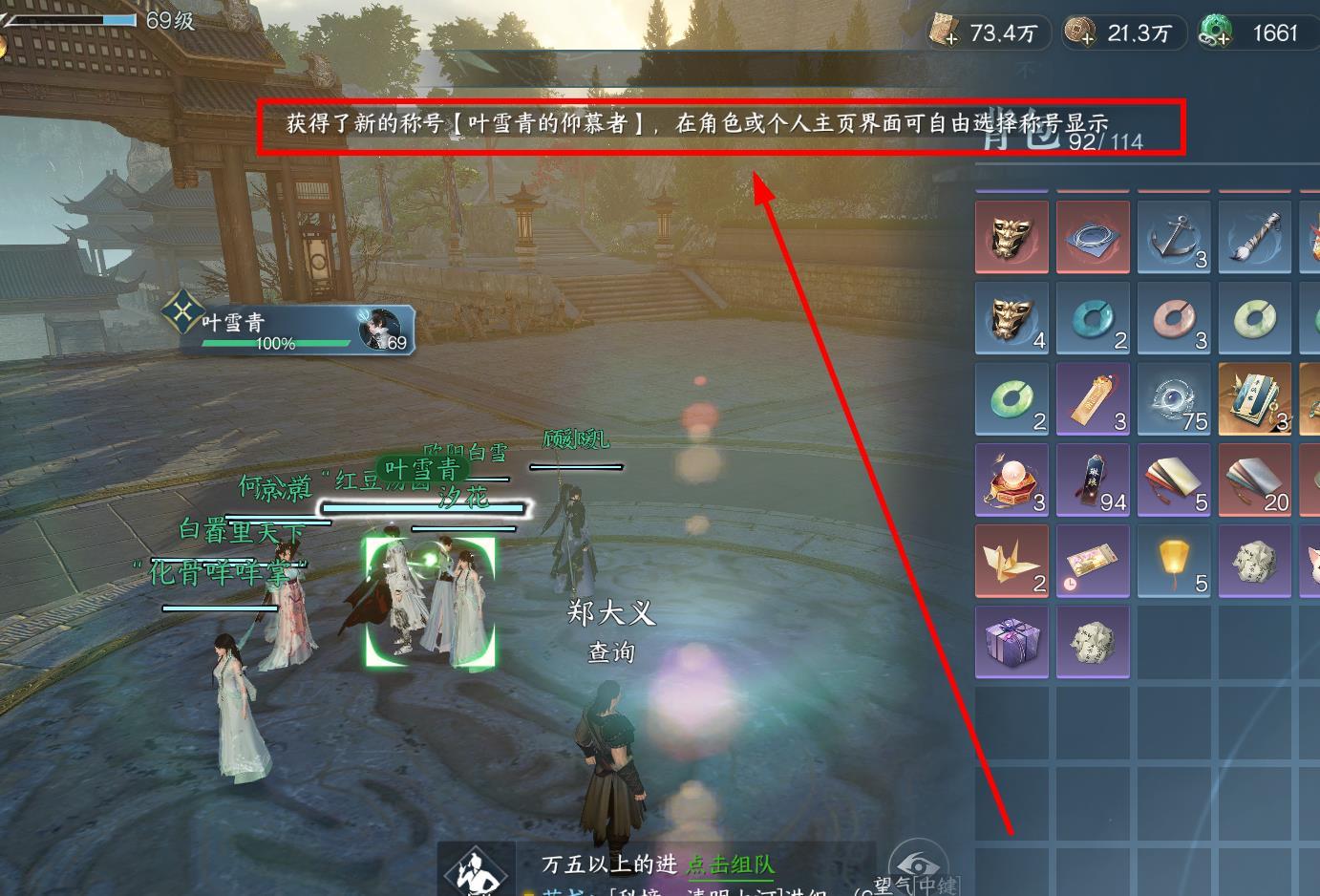Select the yellow lantern item with count 5
Screen dimensions: 1320x896
[1174, 561]
